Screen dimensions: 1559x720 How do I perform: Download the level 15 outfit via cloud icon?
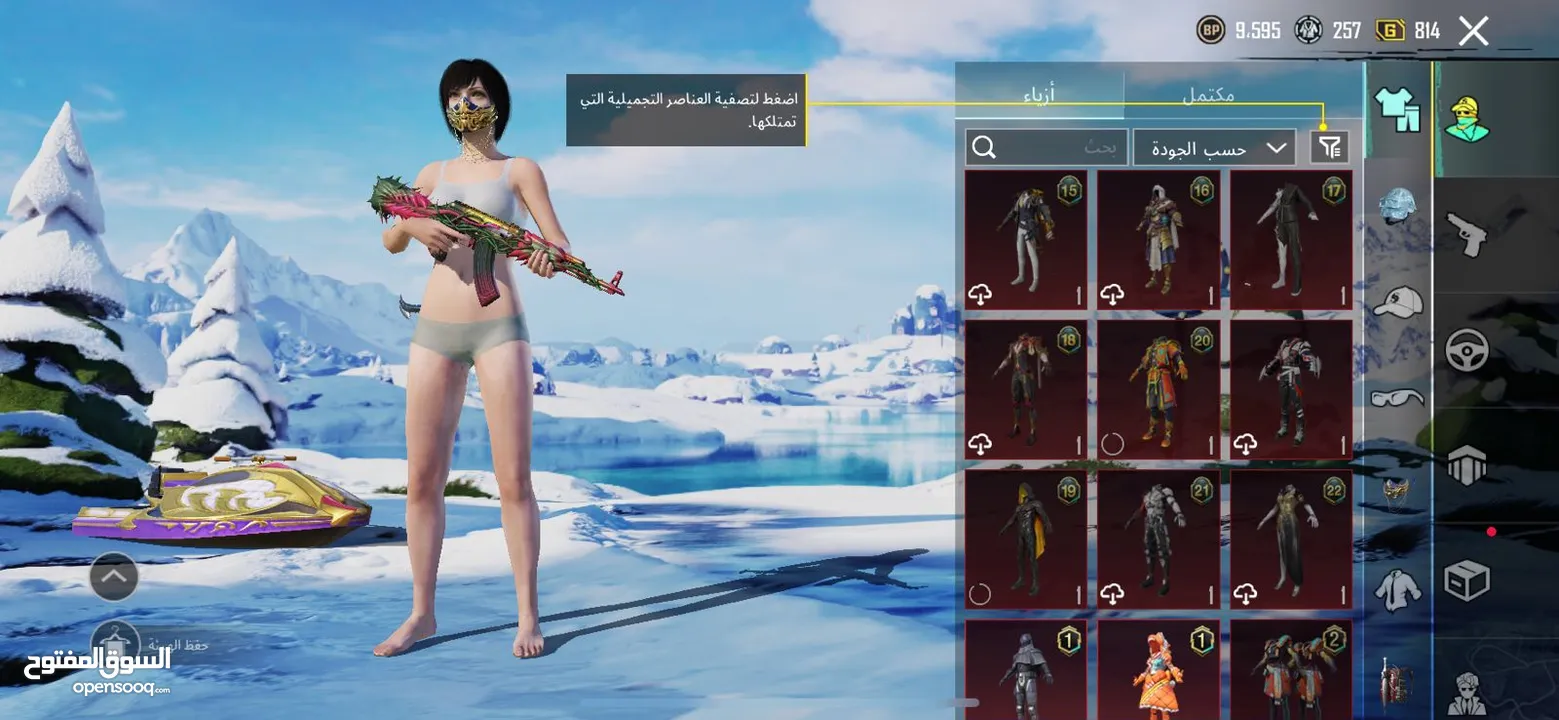(x=978, y=293)
